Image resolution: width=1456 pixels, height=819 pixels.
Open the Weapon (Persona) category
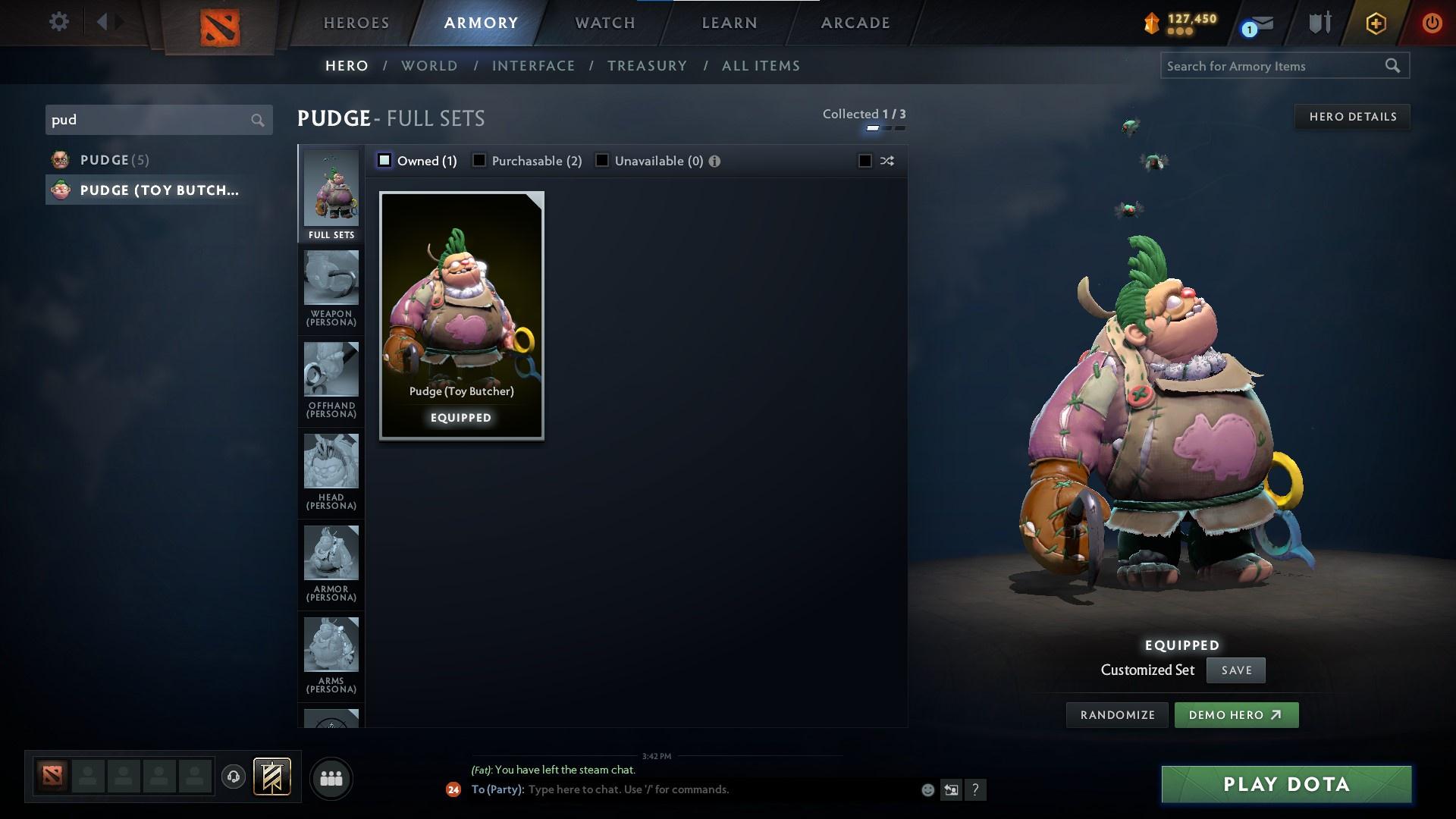pyautogui.click(x=331, y=281)
